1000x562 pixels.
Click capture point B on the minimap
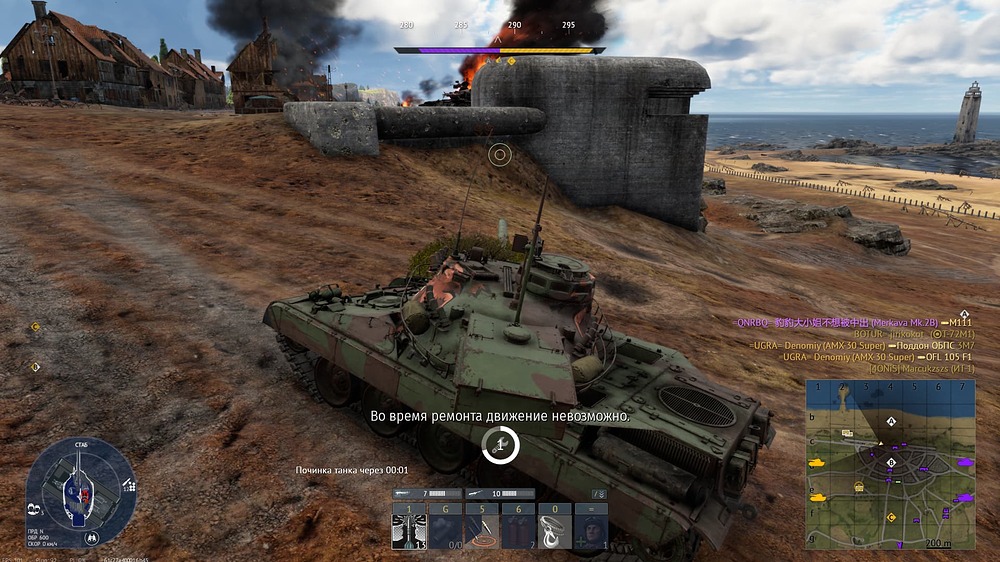click(x=891, y=462)
